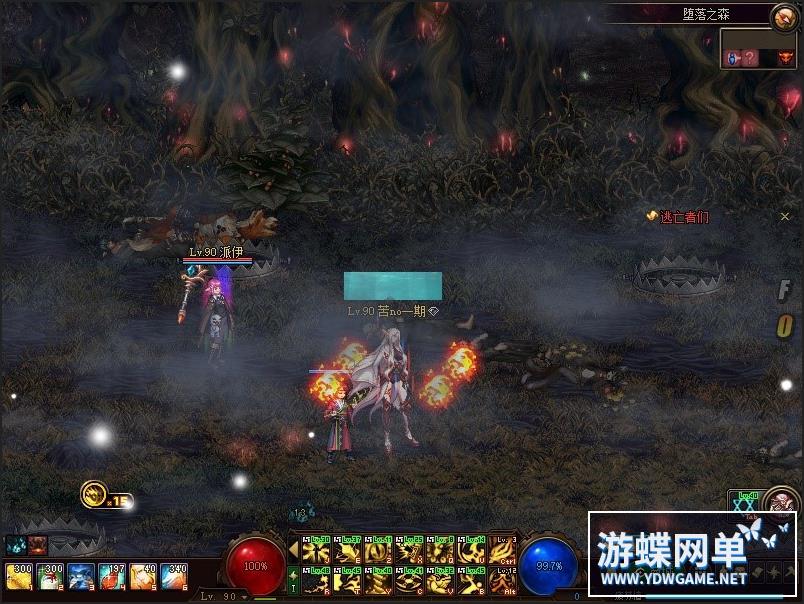
Task: Trigger the Ctrl-bound flame skill
Action: [x=503, y=550]
